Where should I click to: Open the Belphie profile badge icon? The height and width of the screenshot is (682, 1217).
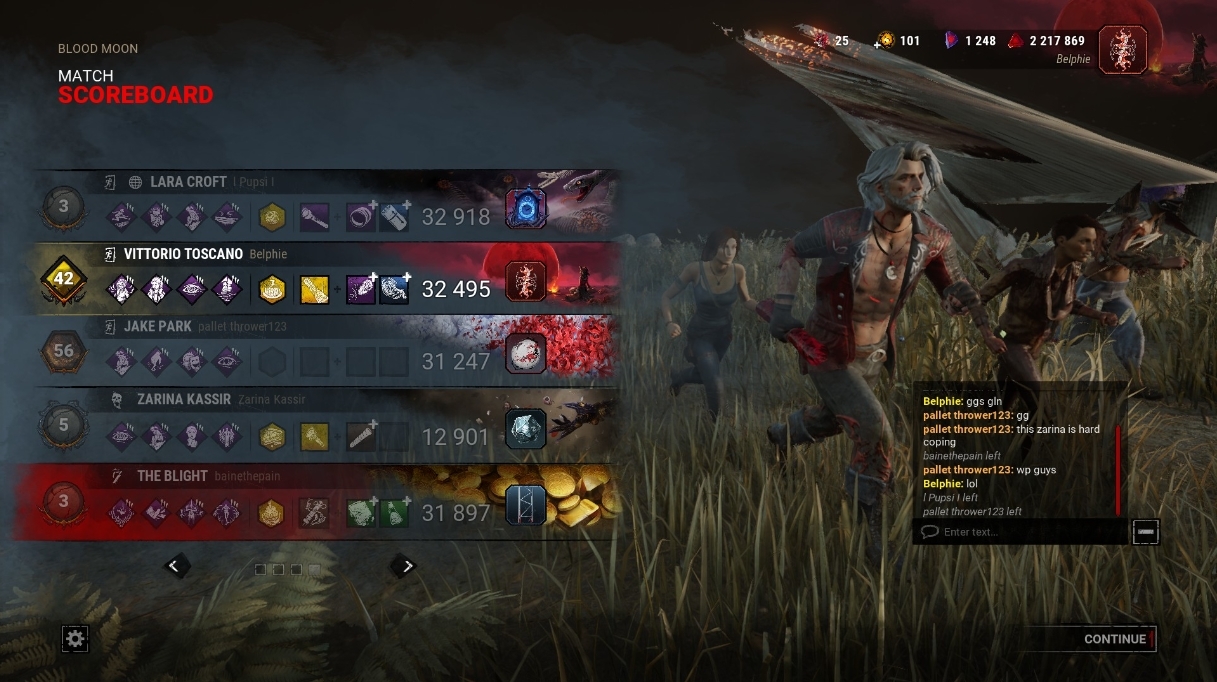1122,49
